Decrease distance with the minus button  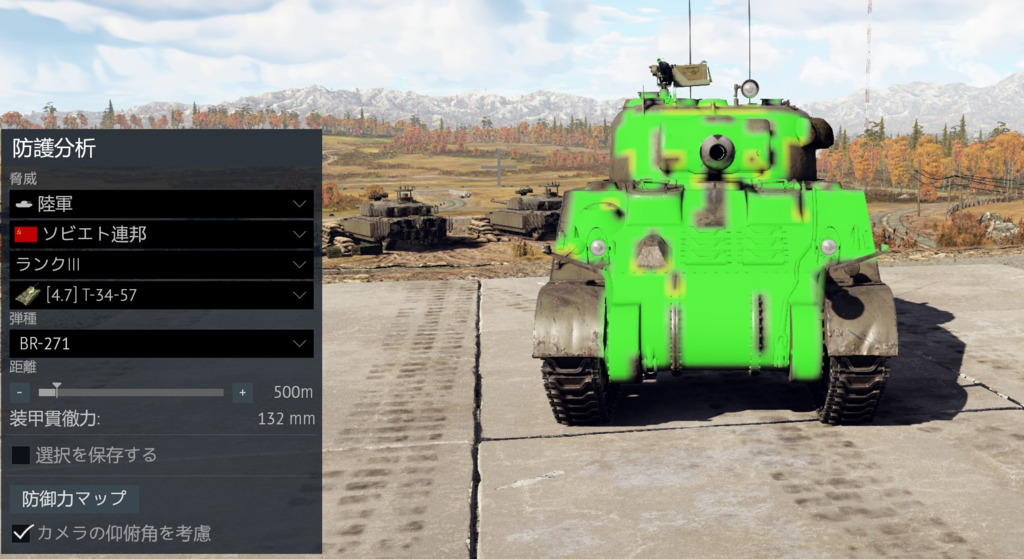tap(21, 392)
